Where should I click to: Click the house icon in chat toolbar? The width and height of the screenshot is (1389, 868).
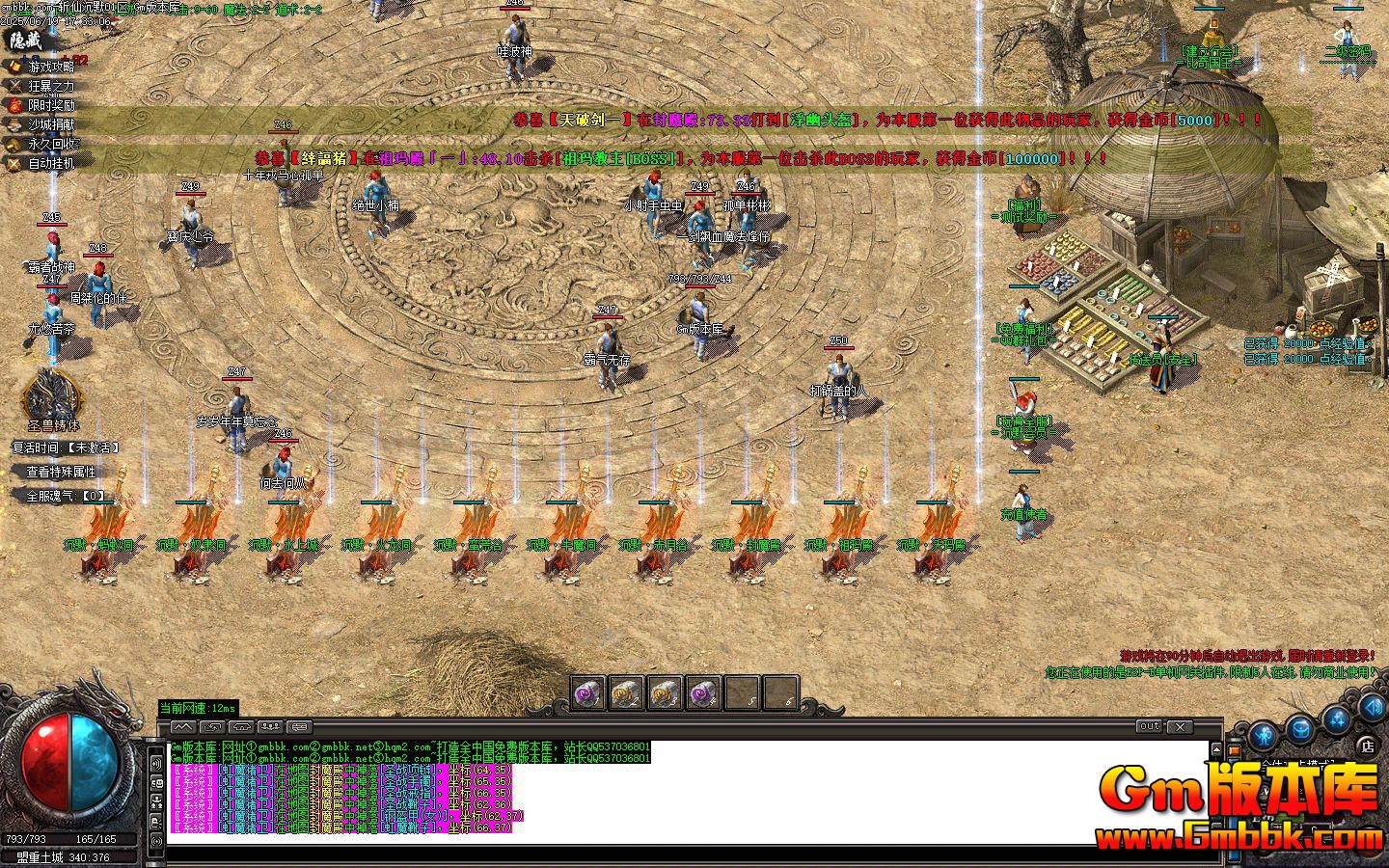tap(241, 726)
